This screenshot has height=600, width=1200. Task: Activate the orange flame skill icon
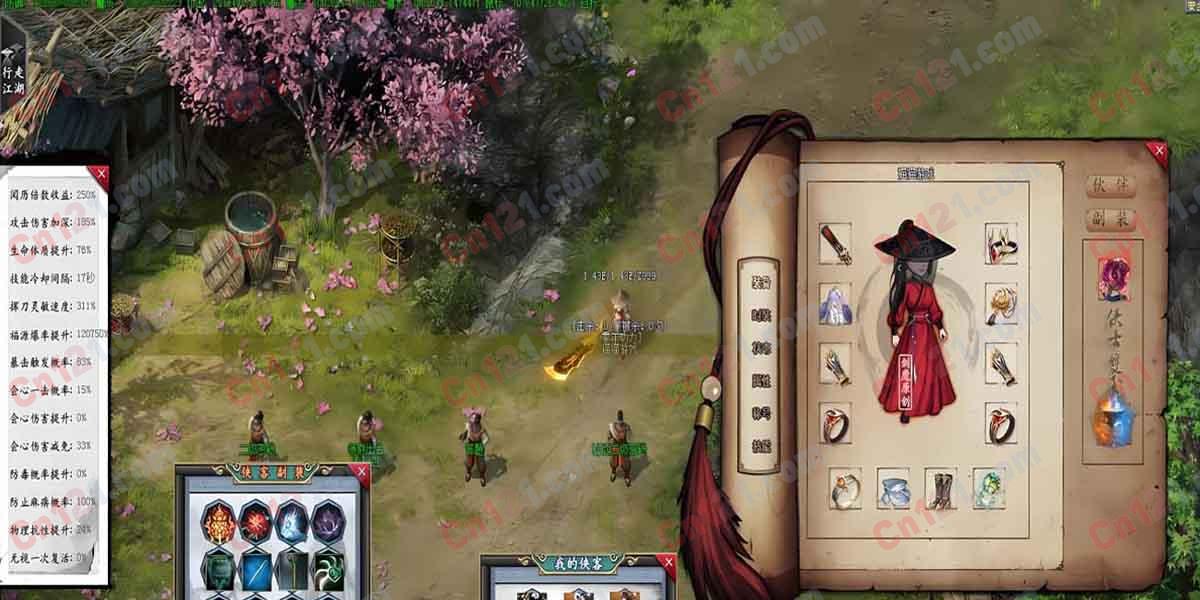tap(219, 522)
